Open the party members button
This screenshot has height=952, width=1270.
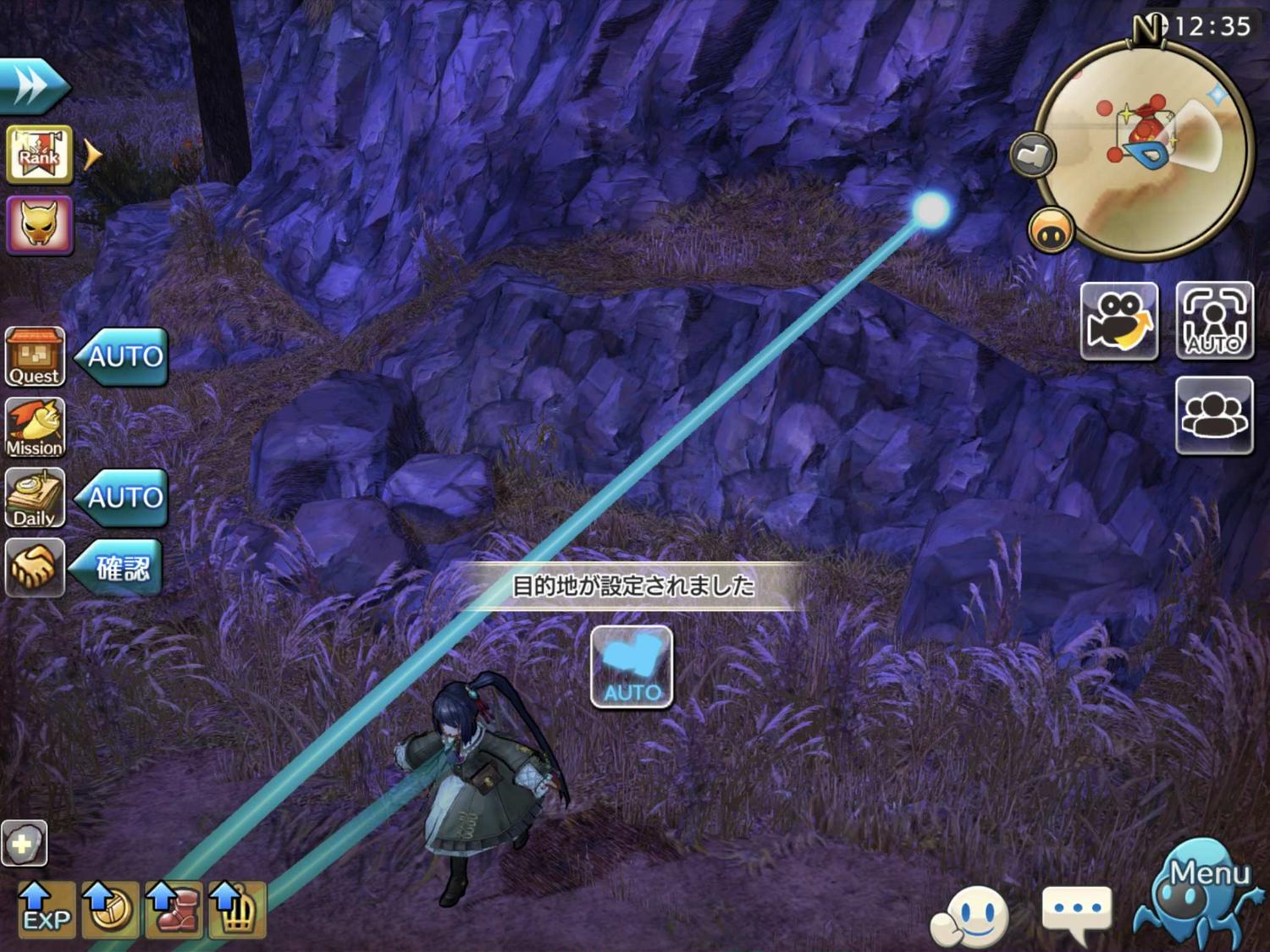click(1214, 415)
